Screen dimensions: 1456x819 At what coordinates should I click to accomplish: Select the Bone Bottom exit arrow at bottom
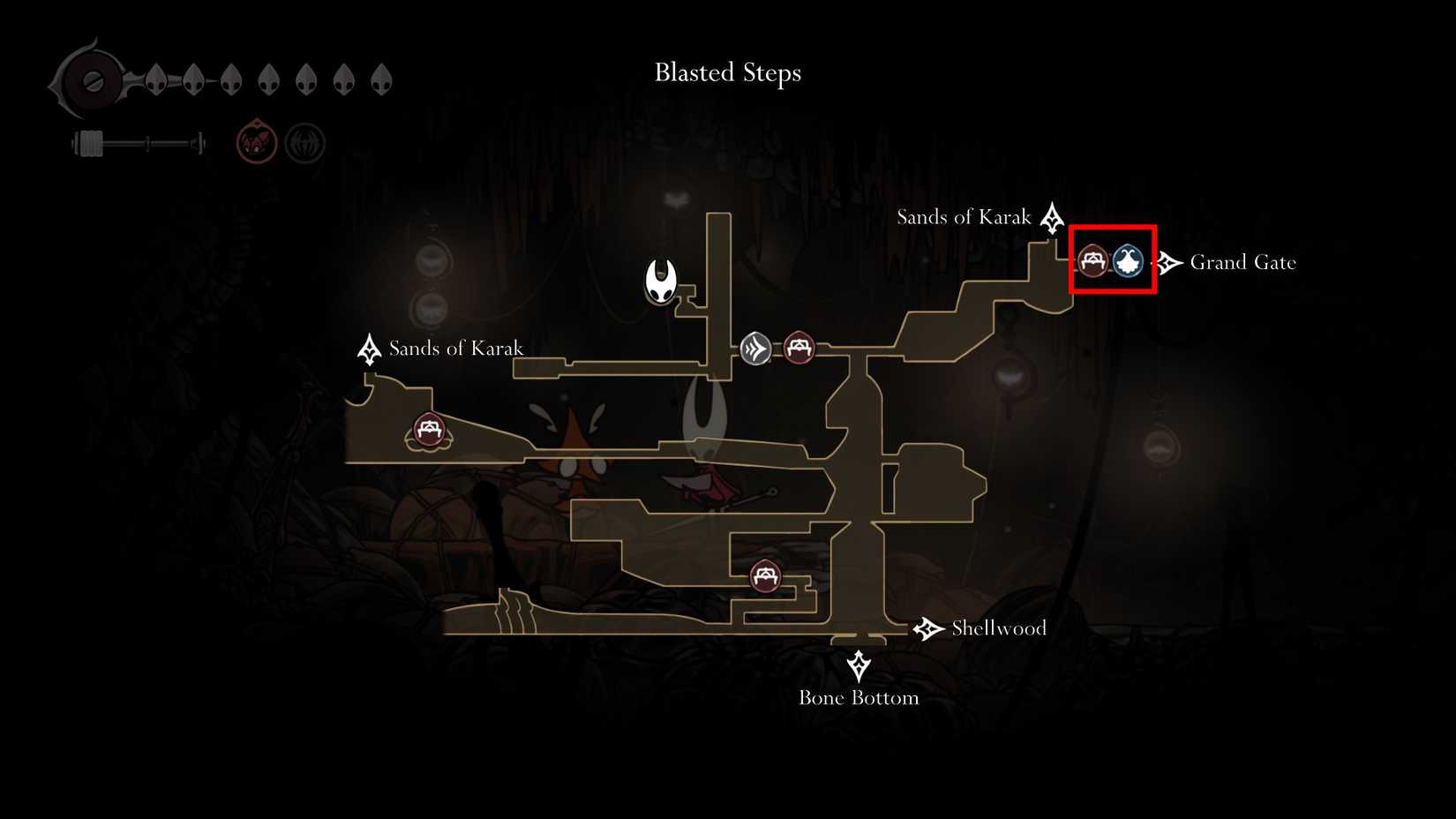click(859, 662)
